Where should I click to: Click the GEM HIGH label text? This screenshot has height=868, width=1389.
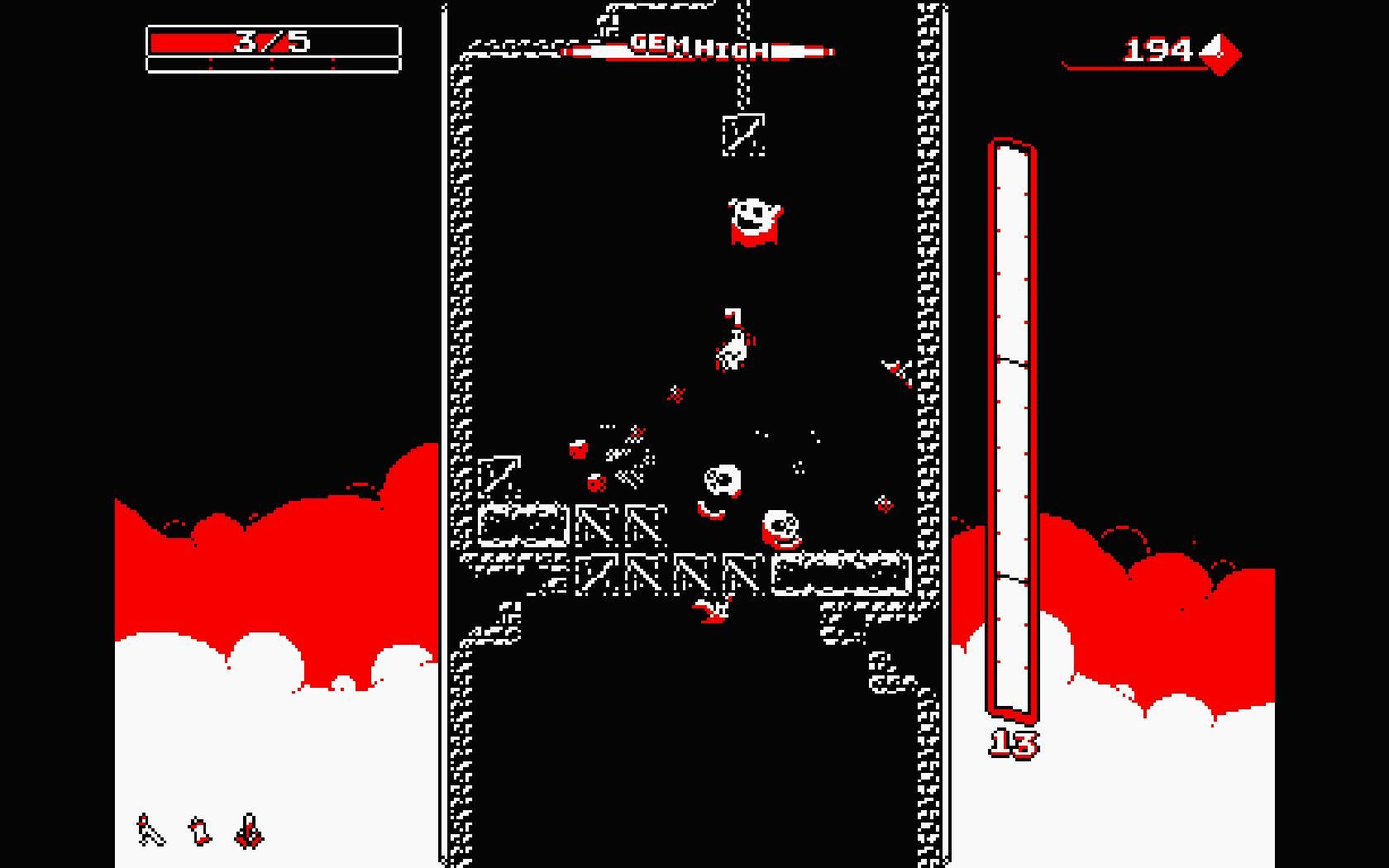699,45
